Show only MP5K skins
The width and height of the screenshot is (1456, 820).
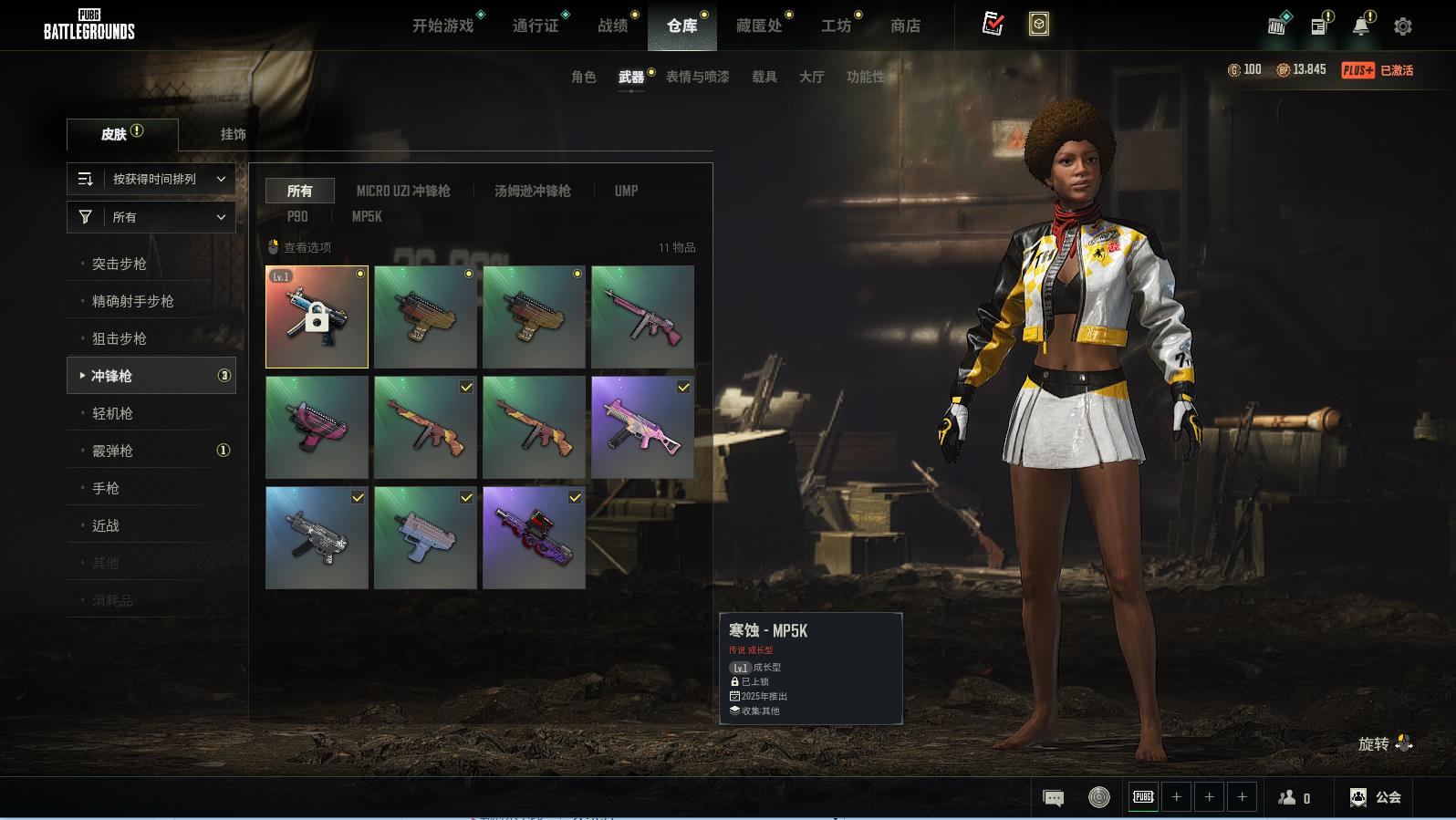coord(367,216)
